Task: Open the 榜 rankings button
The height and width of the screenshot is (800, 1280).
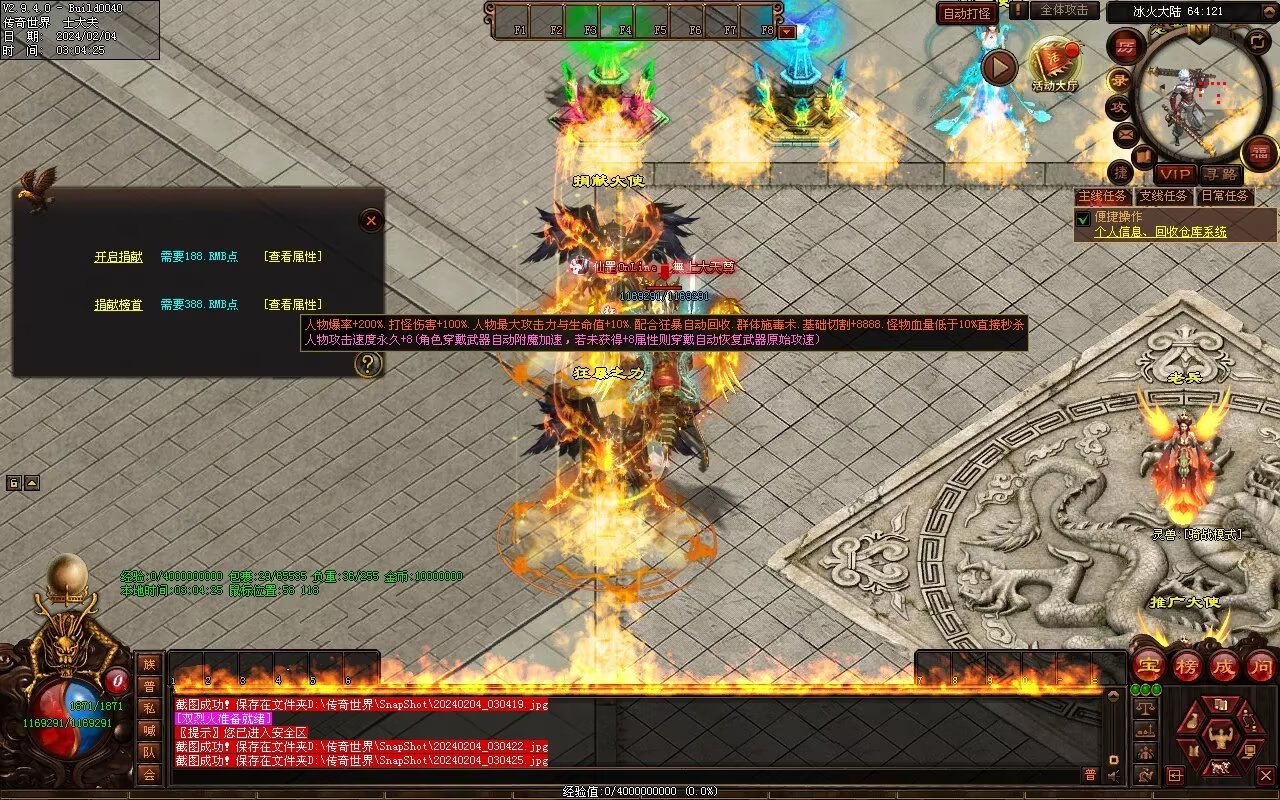Action: pyautogui.click(x=1186, y=665)
